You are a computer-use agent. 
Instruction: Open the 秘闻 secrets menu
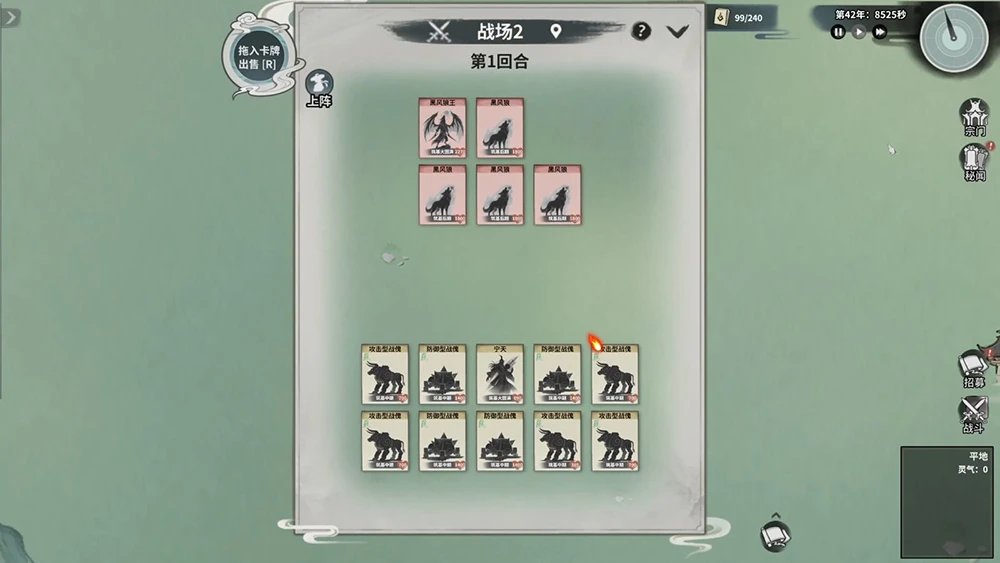pyautogui.click(x=975, y=162)
